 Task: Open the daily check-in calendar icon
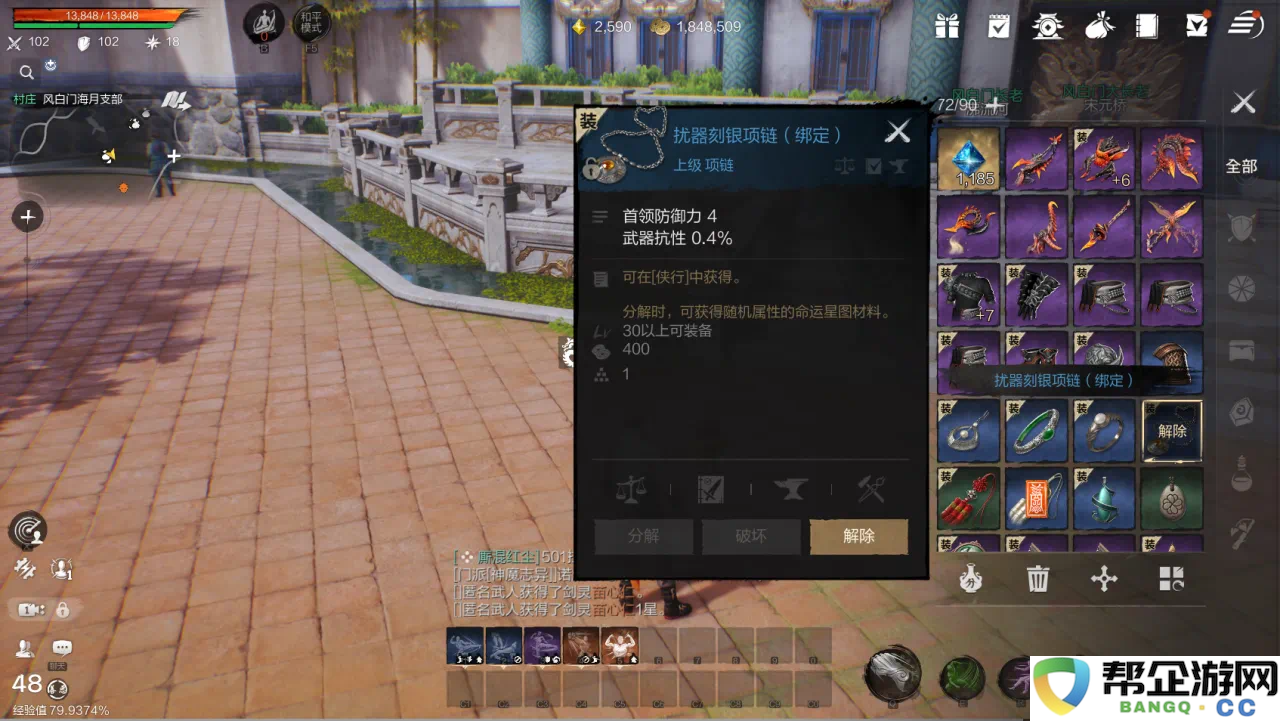coord(997,27)
